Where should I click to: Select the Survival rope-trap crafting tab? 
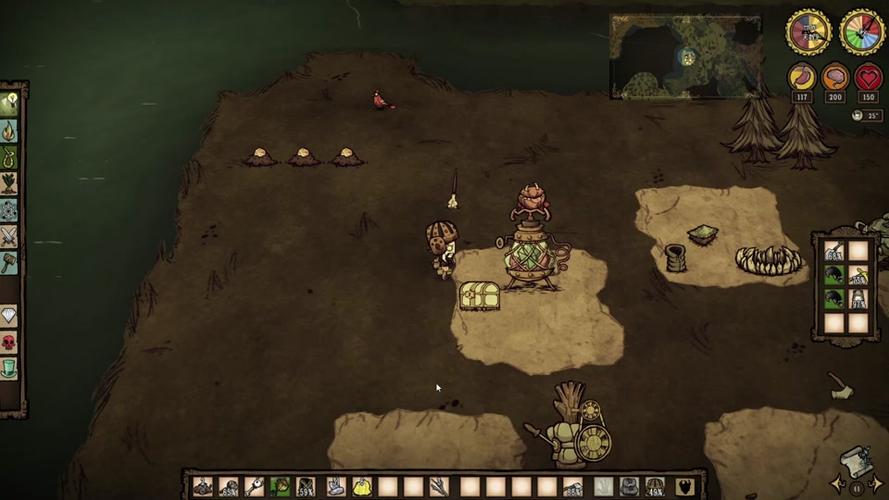click(10, 157)
